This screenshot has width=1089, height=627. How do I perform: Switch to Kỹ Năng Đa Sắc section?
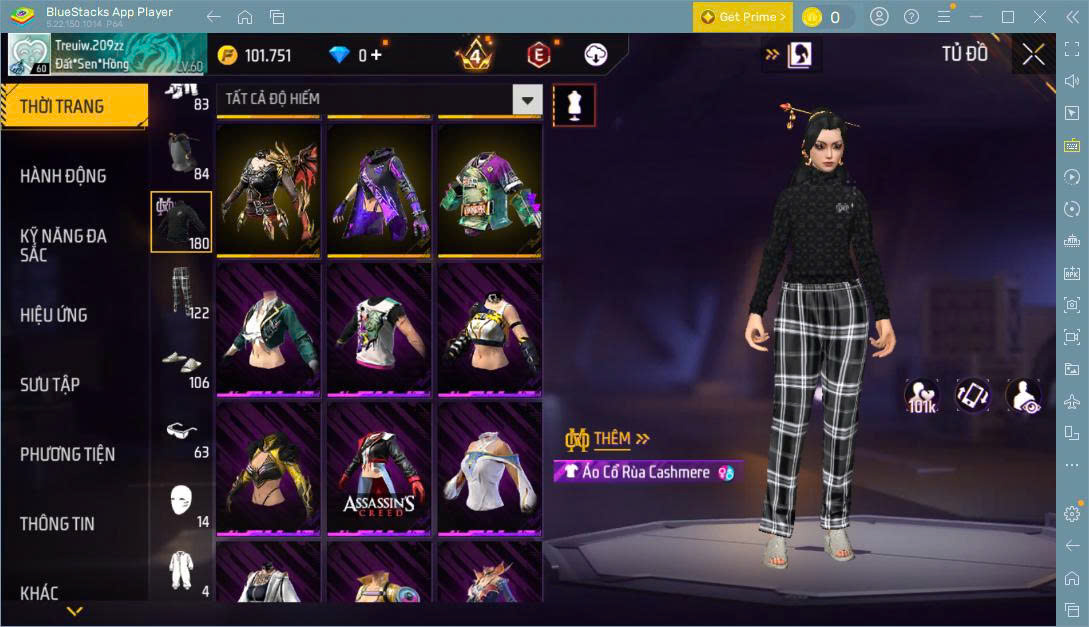coord(63,245)
